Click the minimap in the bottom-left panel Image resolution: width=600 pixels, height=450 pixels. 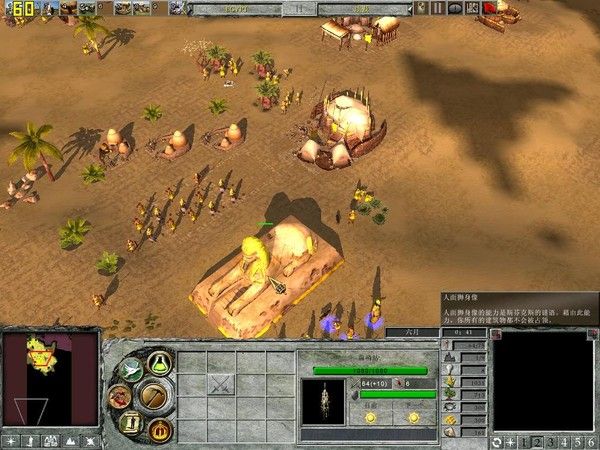pos(50,380)
